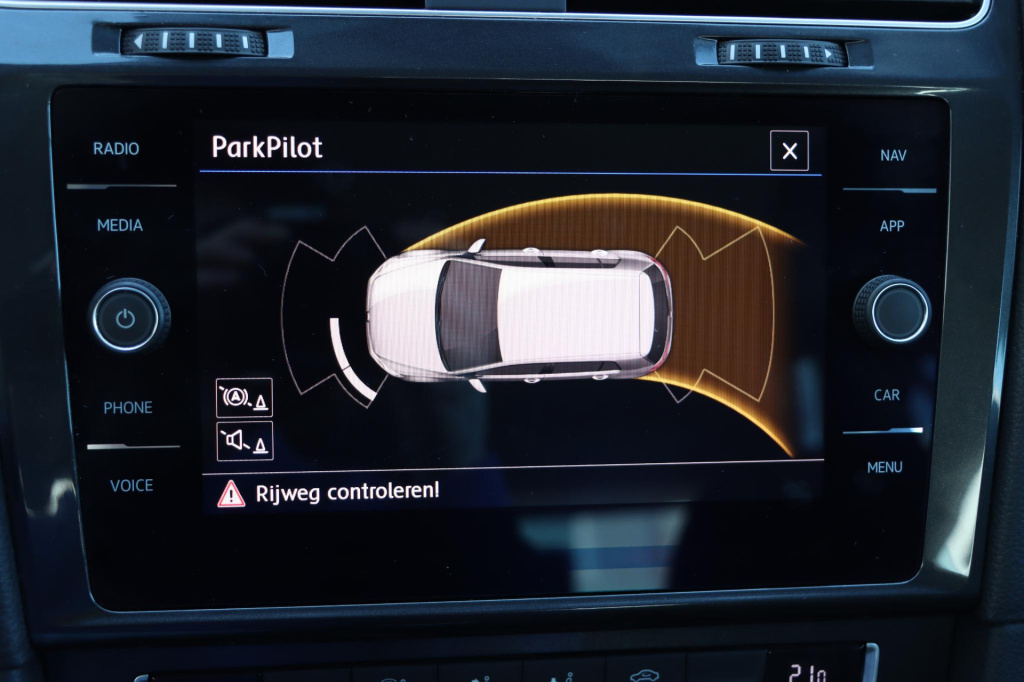Open the RADIO function
1024x682 pixels.
pyautogui.click(x=116, y=149)
